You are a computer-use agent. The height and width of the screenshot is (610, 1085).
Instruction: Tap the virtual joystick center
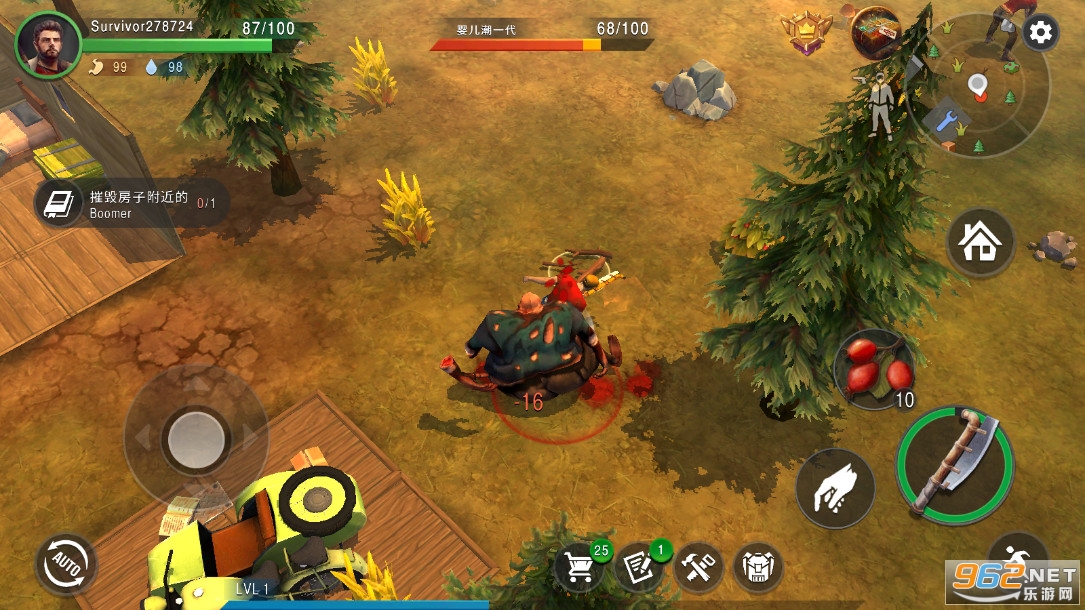196,437
